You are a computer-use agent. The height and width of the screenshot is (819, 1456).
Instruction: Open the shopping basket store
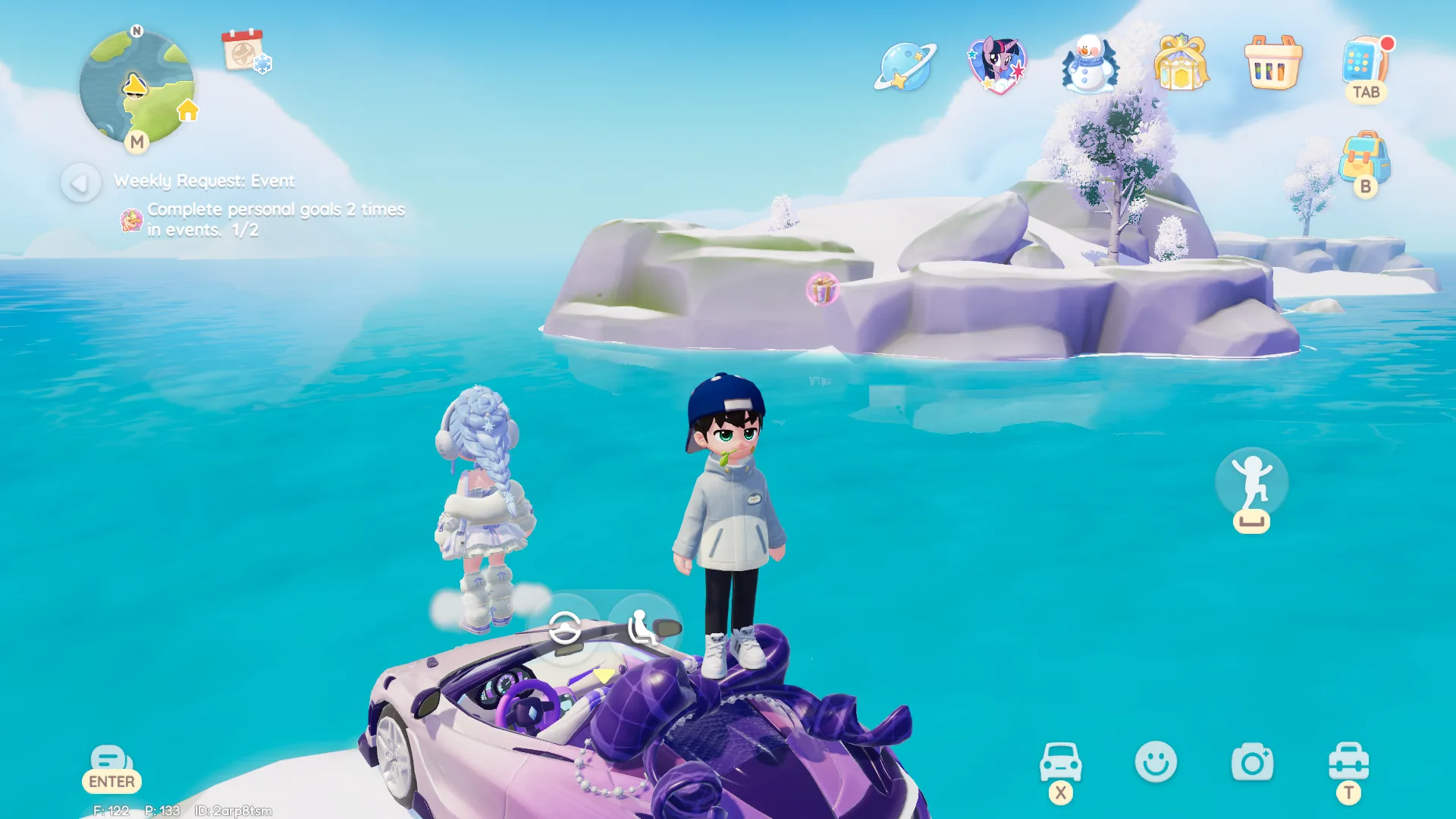(x=1272, y=64)
